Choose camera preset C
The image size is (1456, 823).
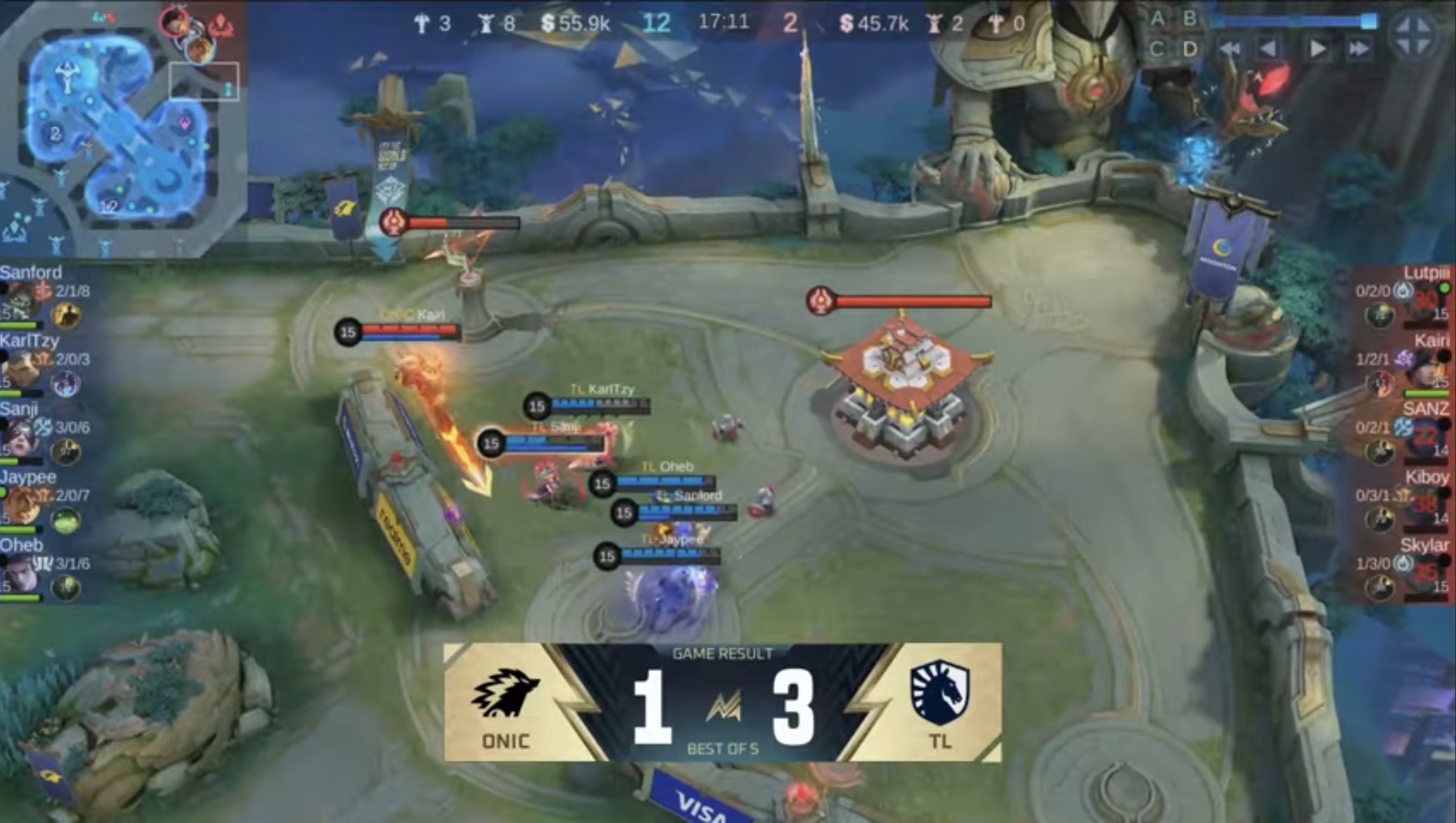click(x=1158, y=49)
